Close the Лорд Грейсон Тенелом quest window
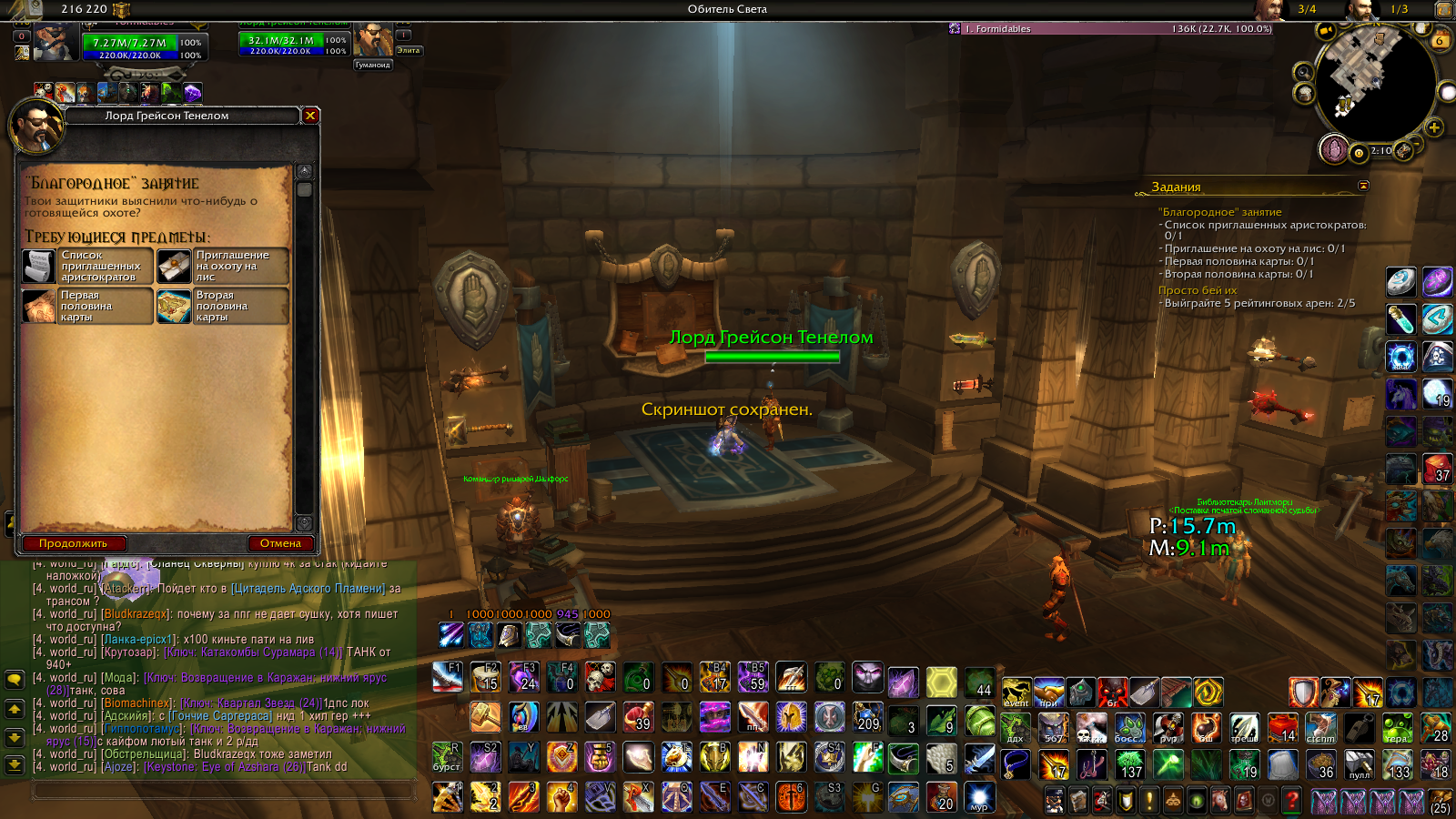The height and width of the screenshot is (819, 1456). tap(310, 116)
